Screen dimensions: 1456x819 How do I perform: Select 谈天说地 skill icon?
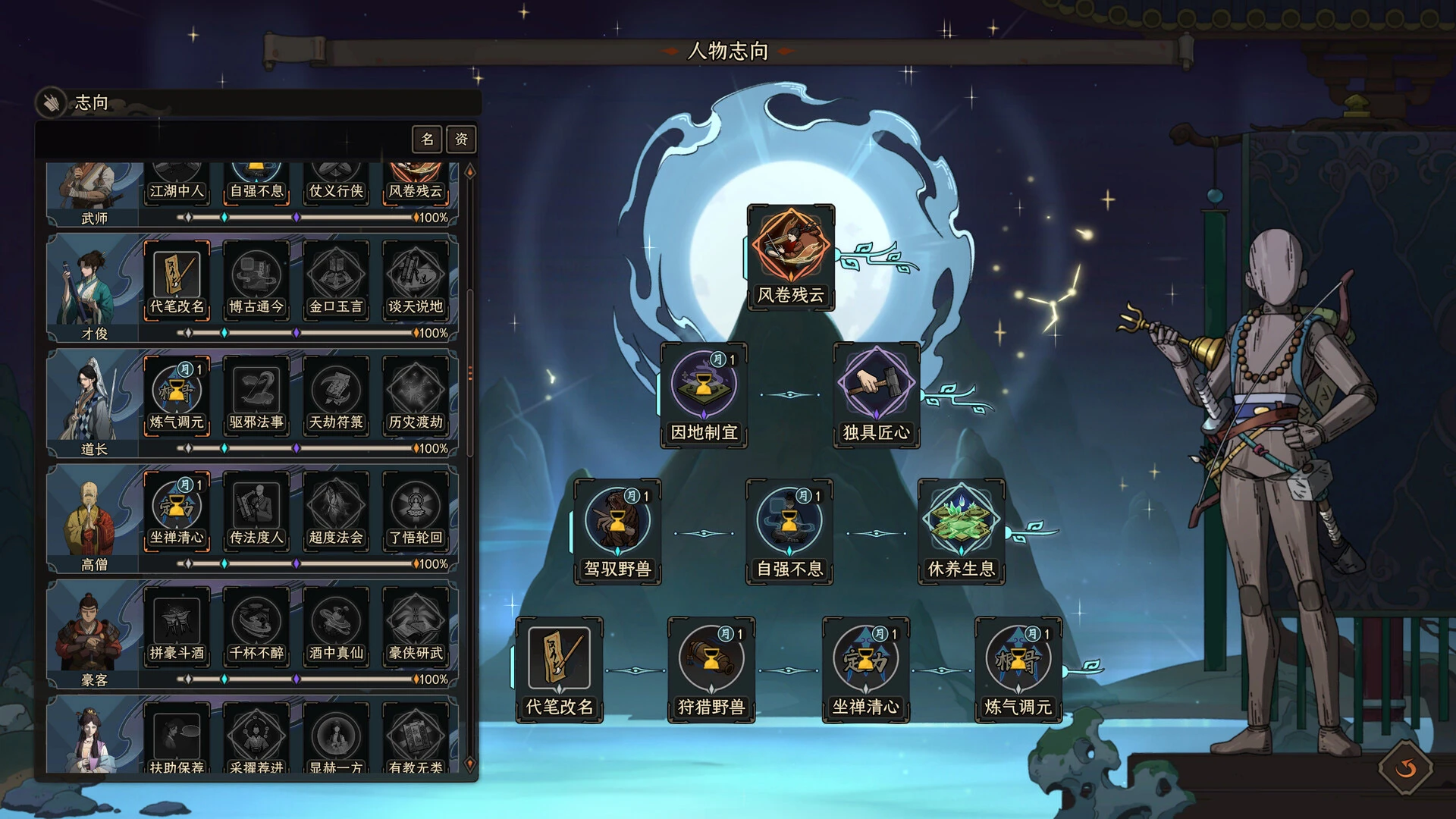tap(416, 276)
